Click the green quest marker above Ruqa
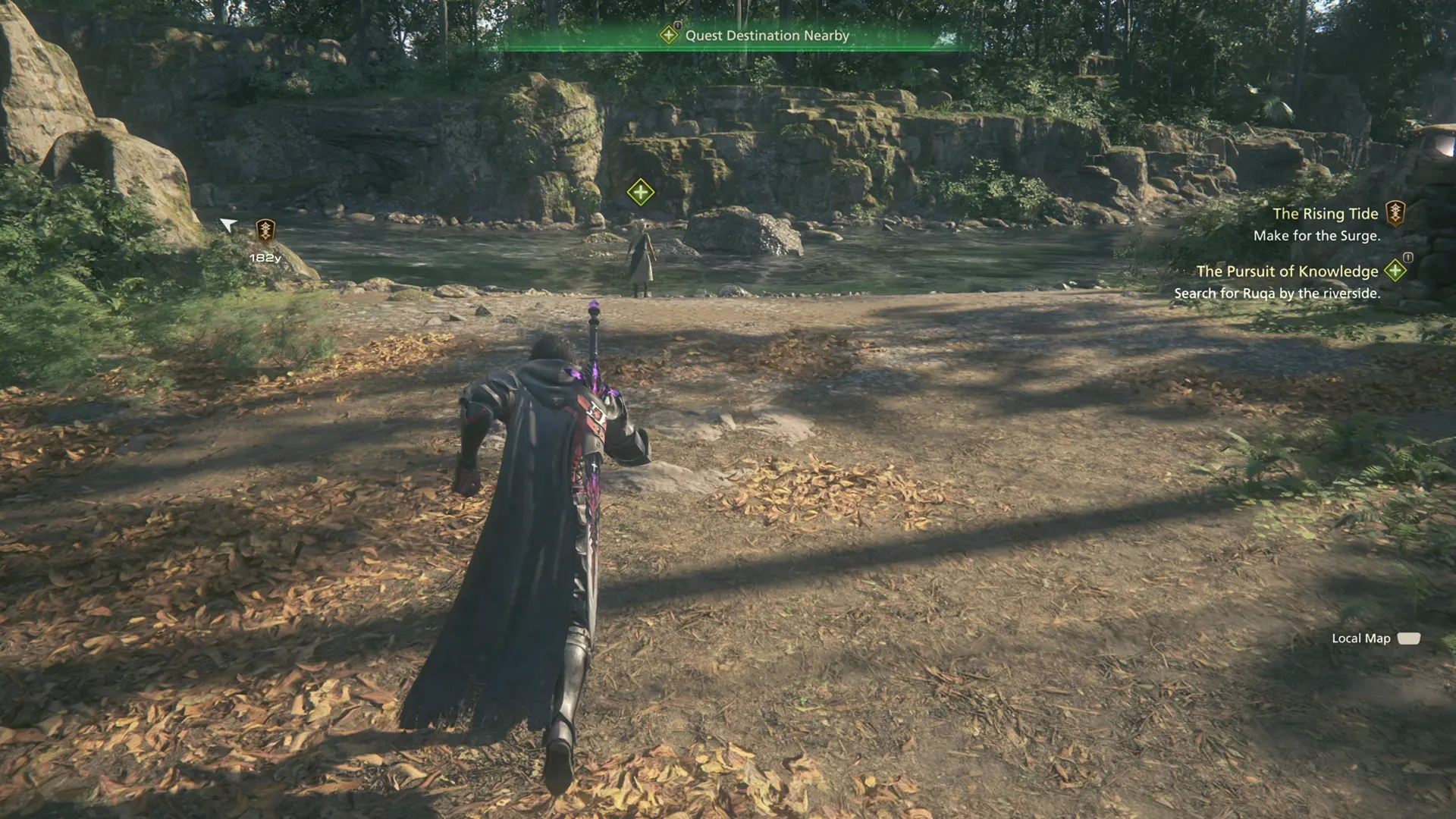The width and height of the screenshot is (1456, 819). (641, 192)
